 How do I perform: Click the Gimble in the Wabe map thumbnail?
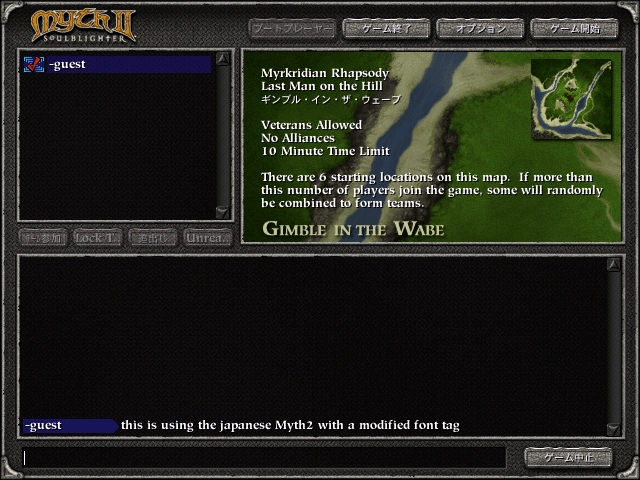(x=572, y=99)
